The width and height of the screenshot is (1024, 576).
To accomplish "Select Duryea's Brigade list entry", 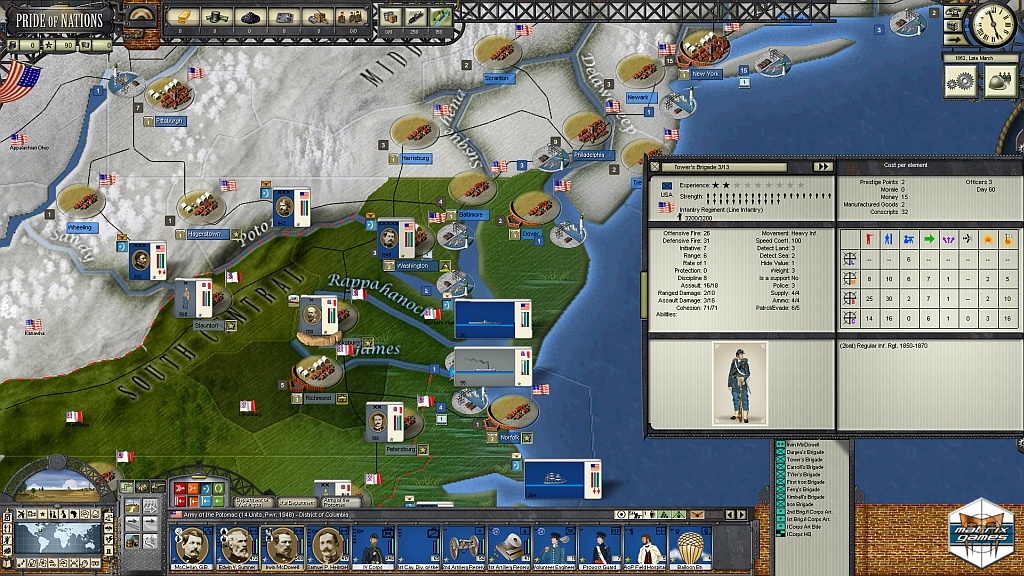I will coord(805,452).
